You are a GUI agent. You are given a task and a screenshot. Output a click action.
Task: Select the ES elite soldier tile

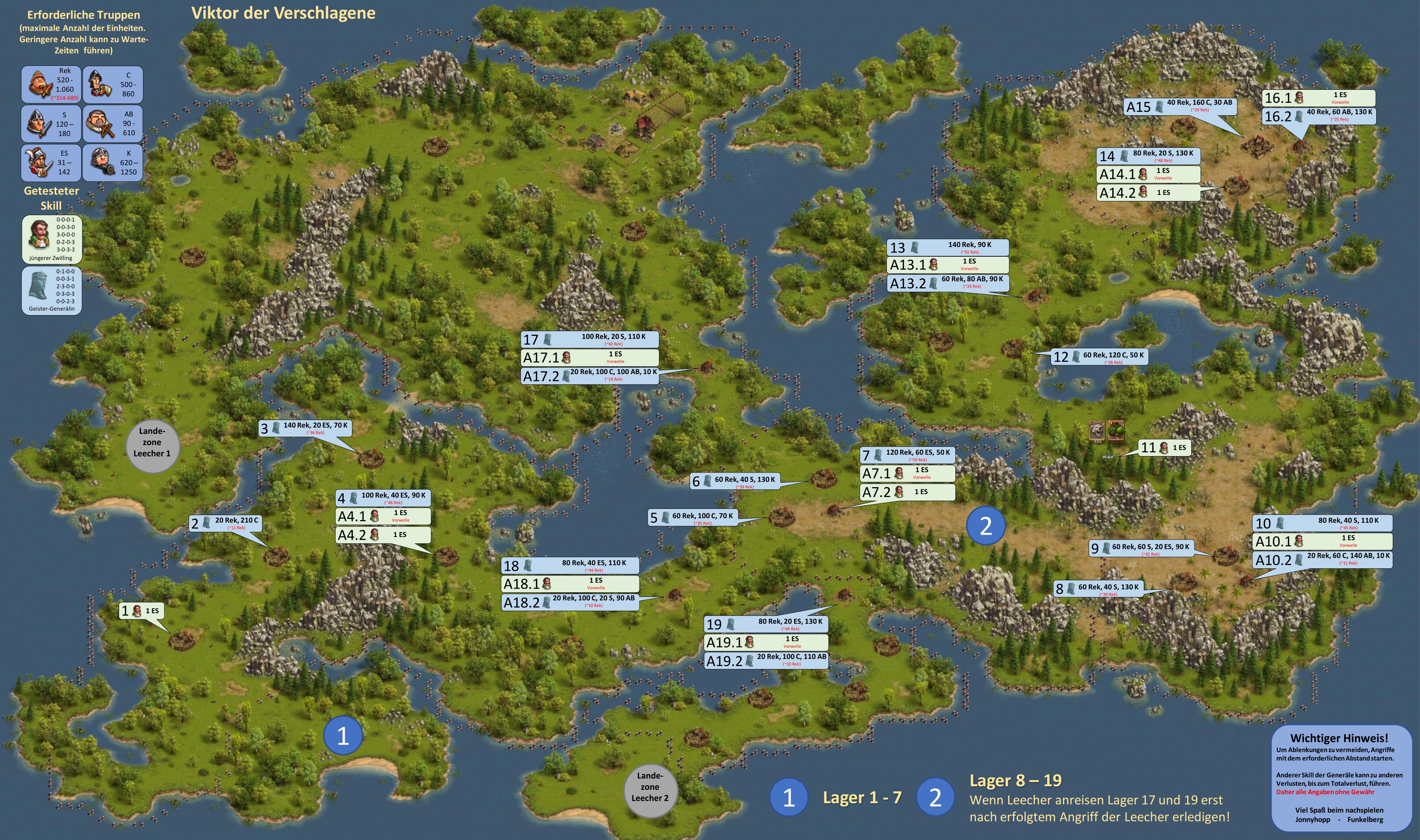tap(51, 162)
